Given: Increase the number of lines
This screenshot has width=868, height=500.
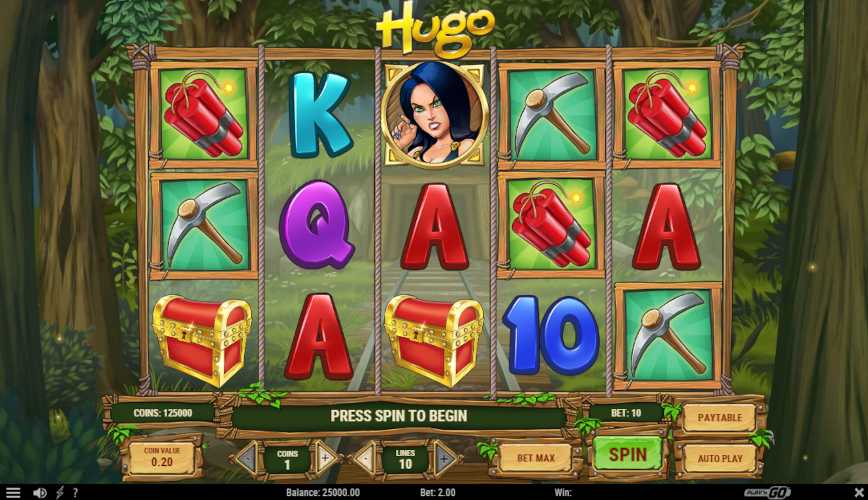Looking at the screenshot, I should (445, 459).
